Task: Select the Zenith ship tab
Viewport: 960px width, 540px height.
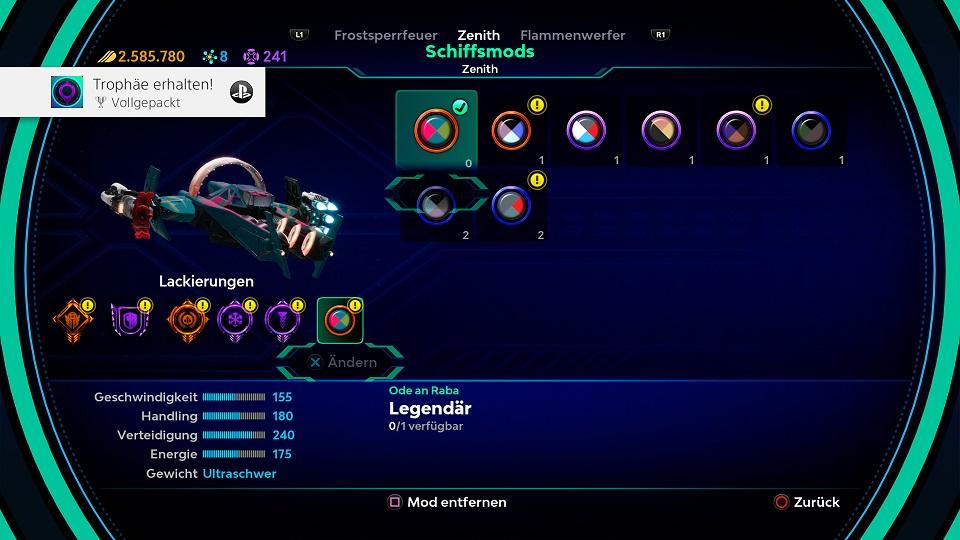Action: click(x=479, y=35)
